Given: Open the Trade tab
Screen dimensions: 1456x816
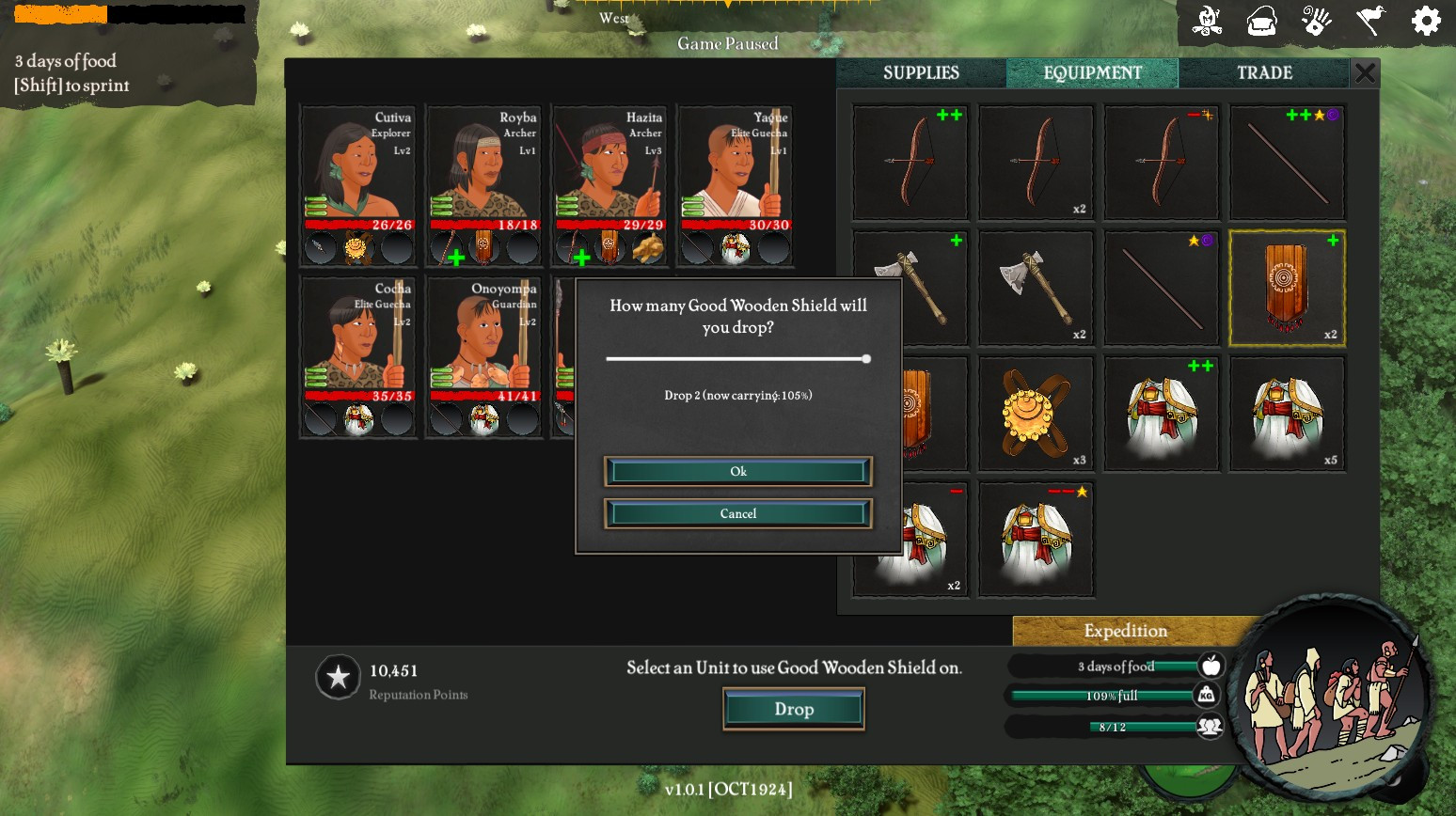Looking at the screenshot, I should click(x=1264, y=73).
